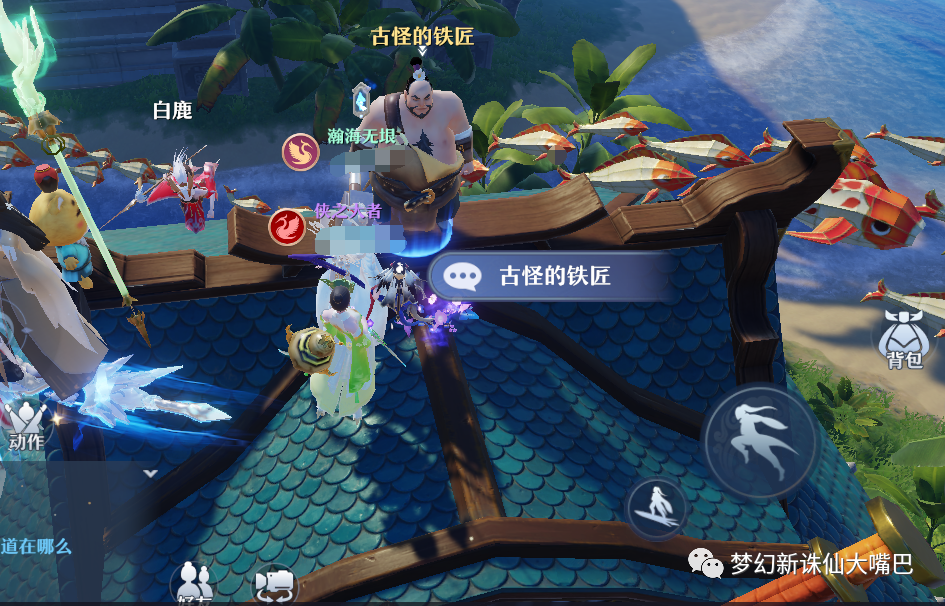This screenshot has height=606, width=945.
Task: Open the 好友 friends icon
Action: pyautogui.click(x=191, y=585)
